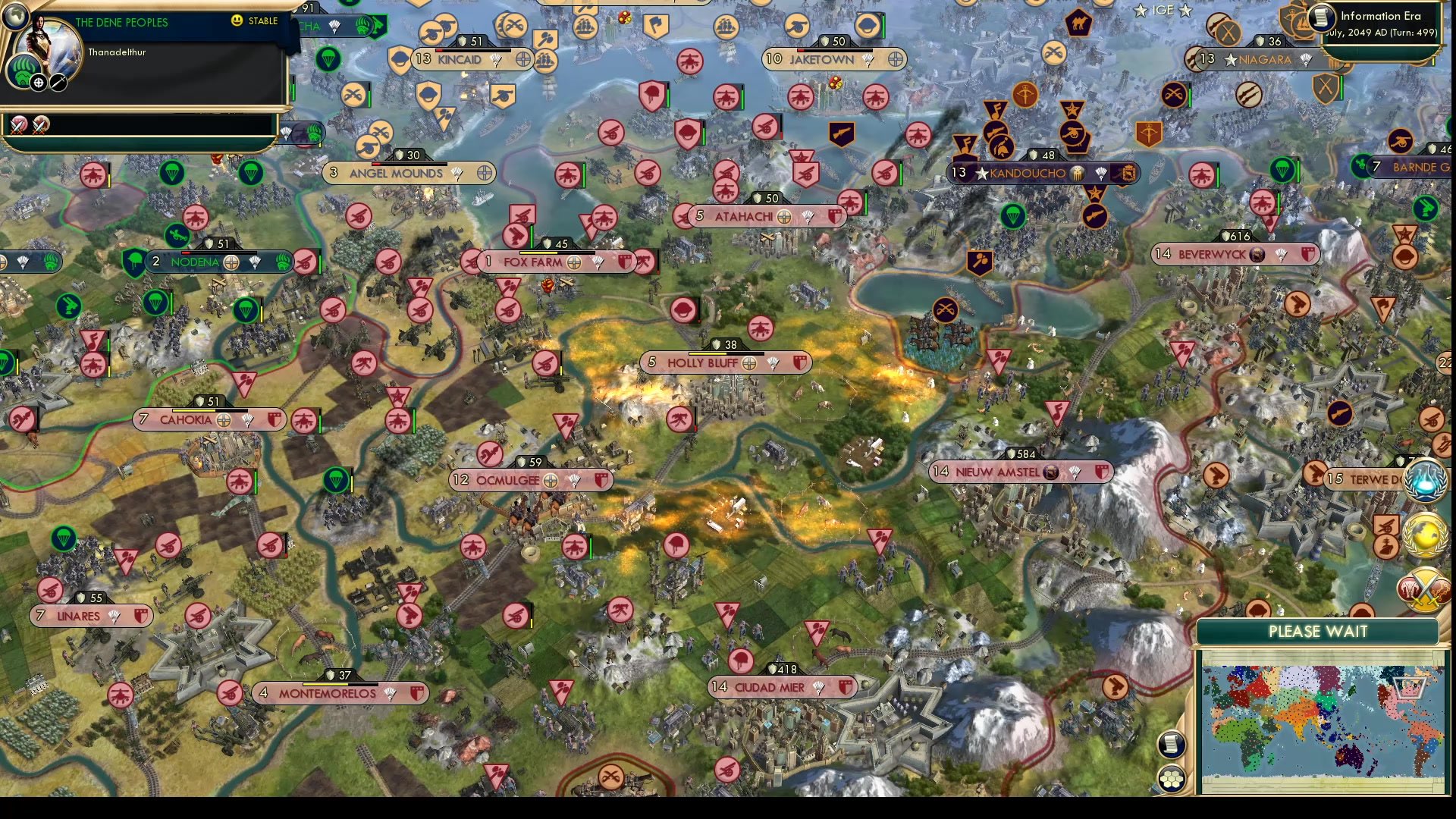
Task: Open the notification log scroll icon
Action: coord(1170,745)
